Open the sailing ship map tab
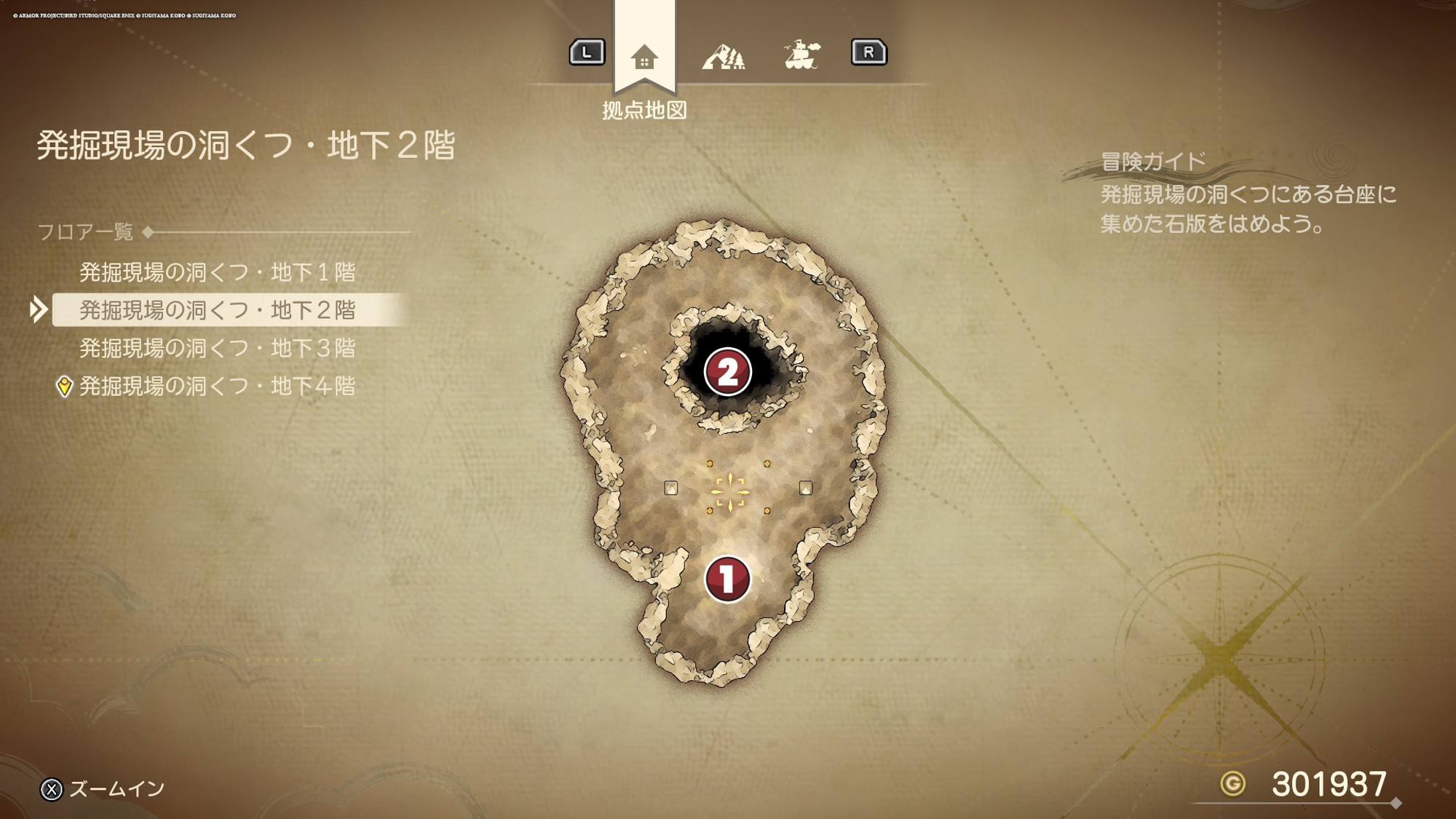Screen dimensions: 1456x819 pyautogui.click(x=802, y=55)
